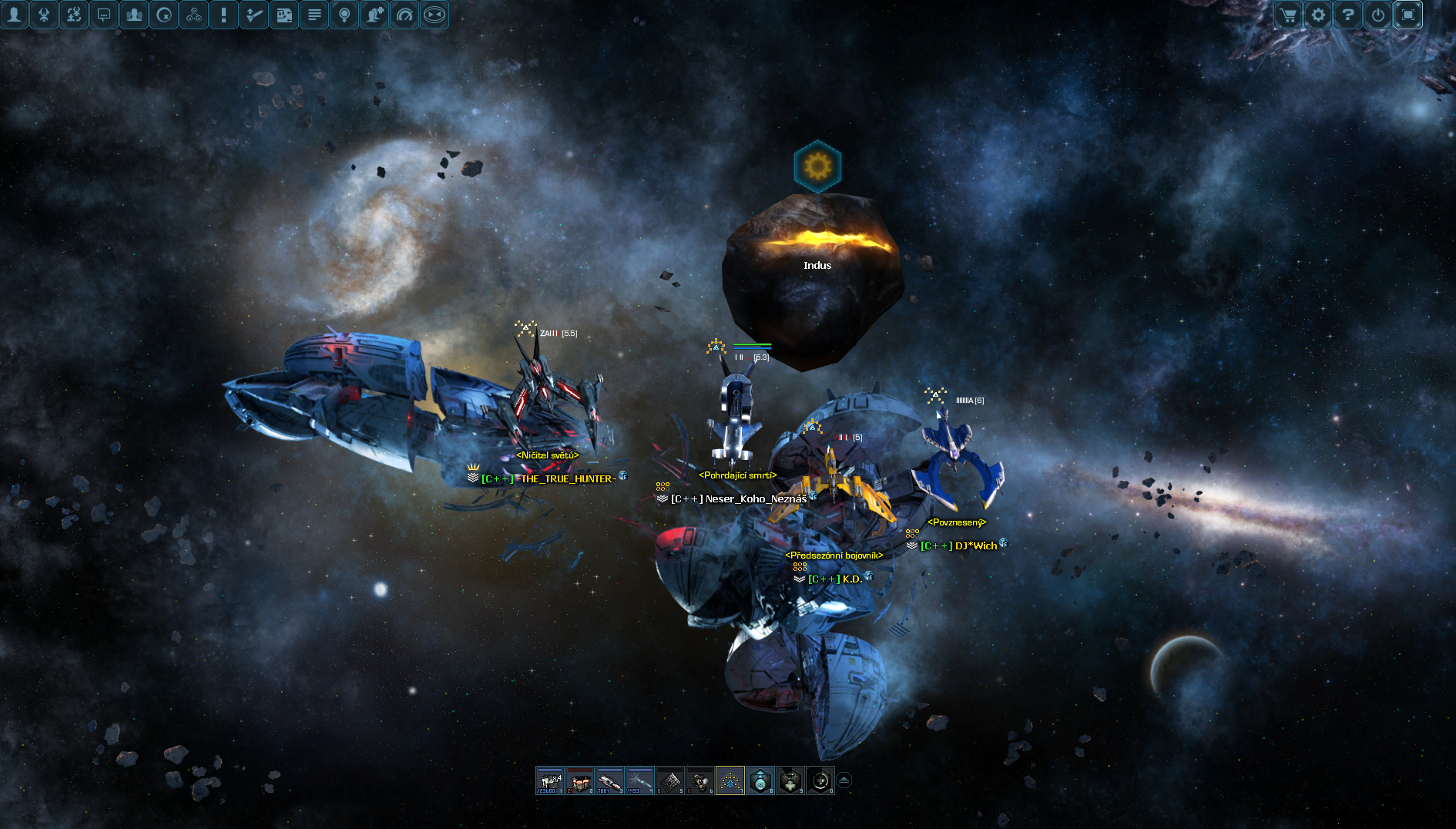
Task: Open the text lines log icon
Action: tap(314, 15)
